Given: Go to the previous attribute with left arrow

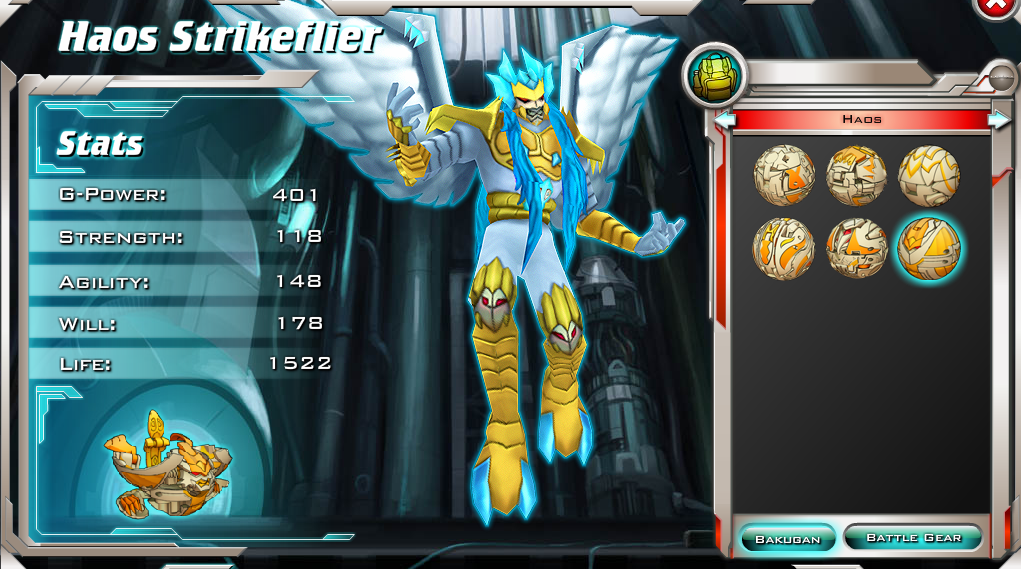Looking at the screenshot, I should 726,120.
